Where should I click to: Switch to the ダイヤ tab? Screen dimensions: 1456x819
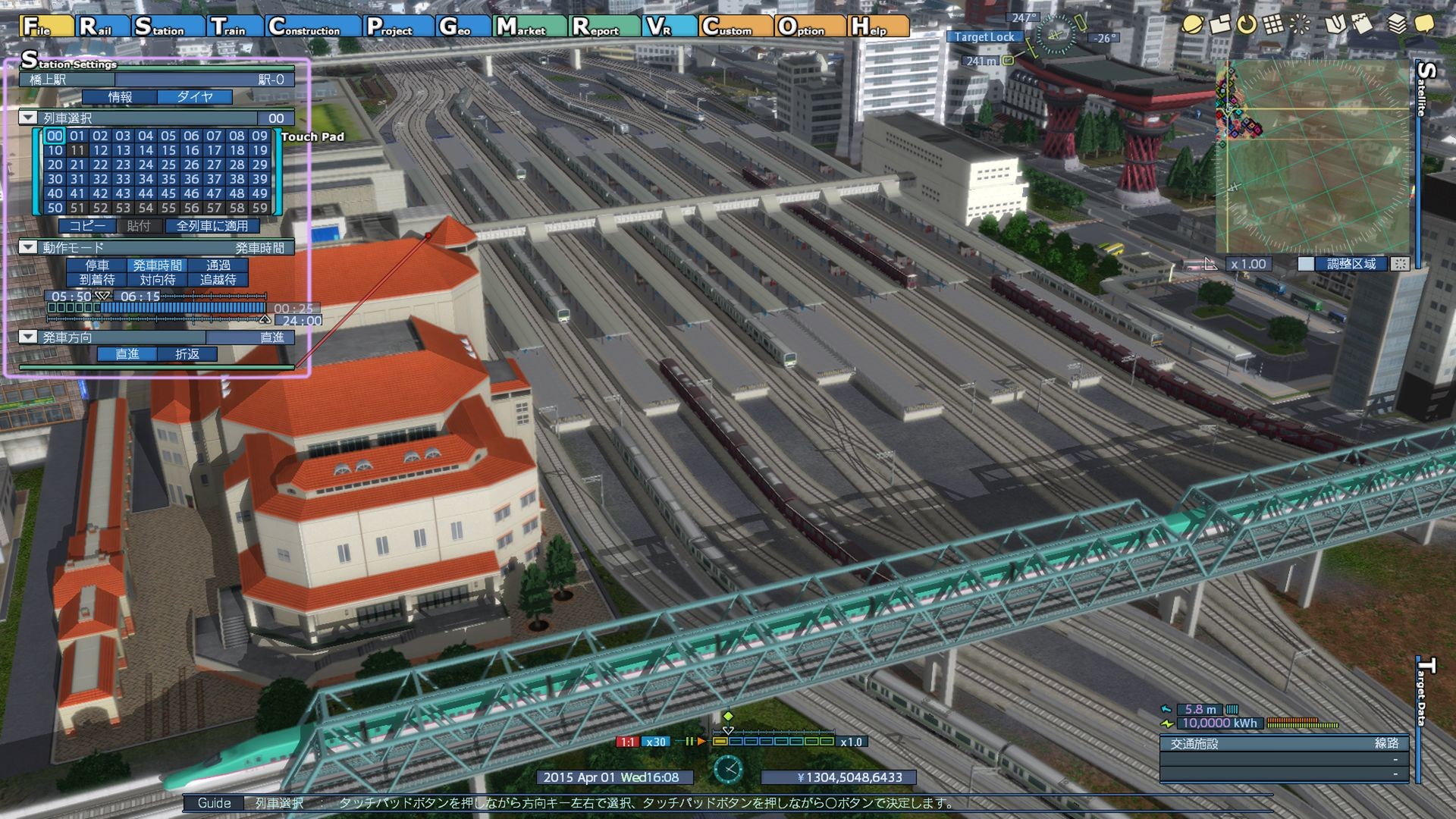pos(195,97)
